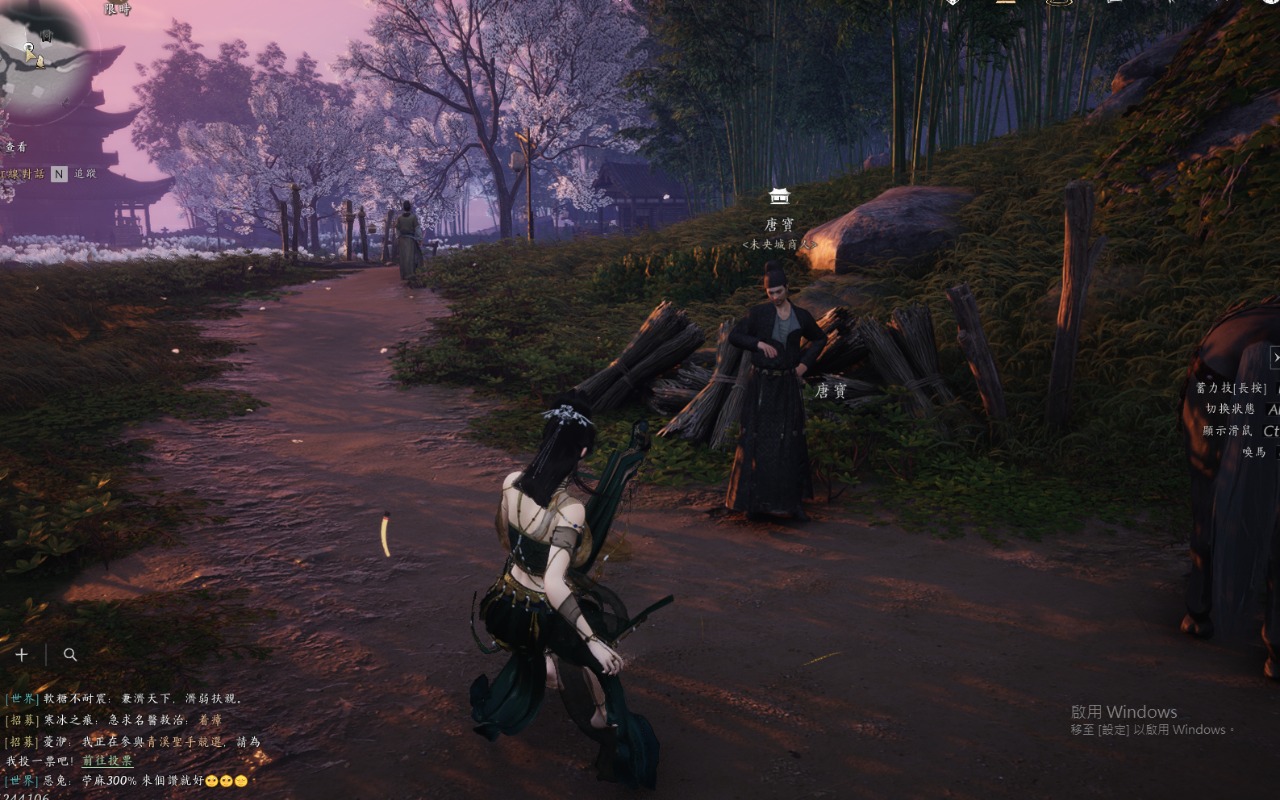The height and width of the screenshot is (800, 1280).
Task: Click the orange 青溪聖手競選 text in chat
Action: (183, 741)
